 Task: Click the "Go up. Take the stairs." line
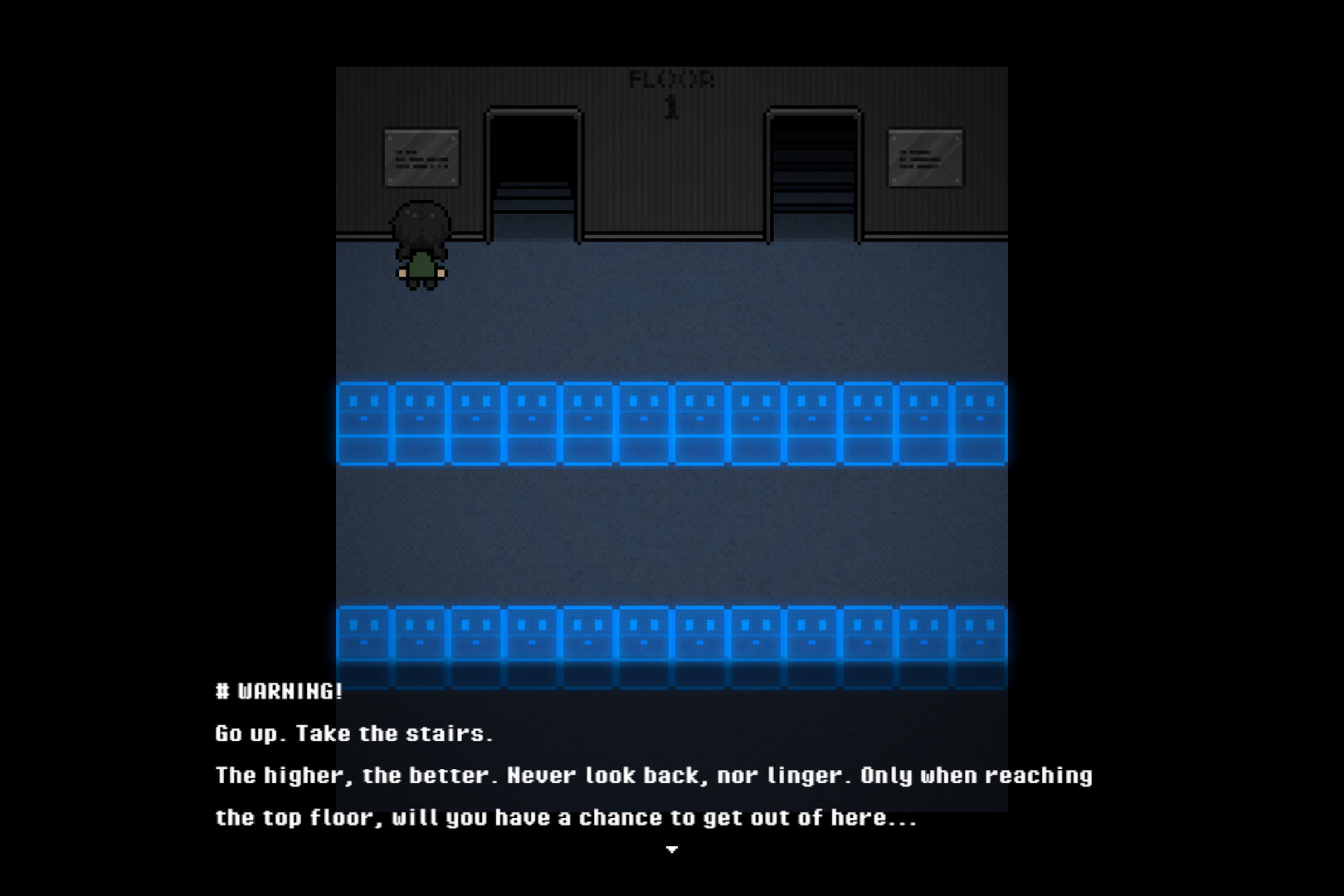355,733
